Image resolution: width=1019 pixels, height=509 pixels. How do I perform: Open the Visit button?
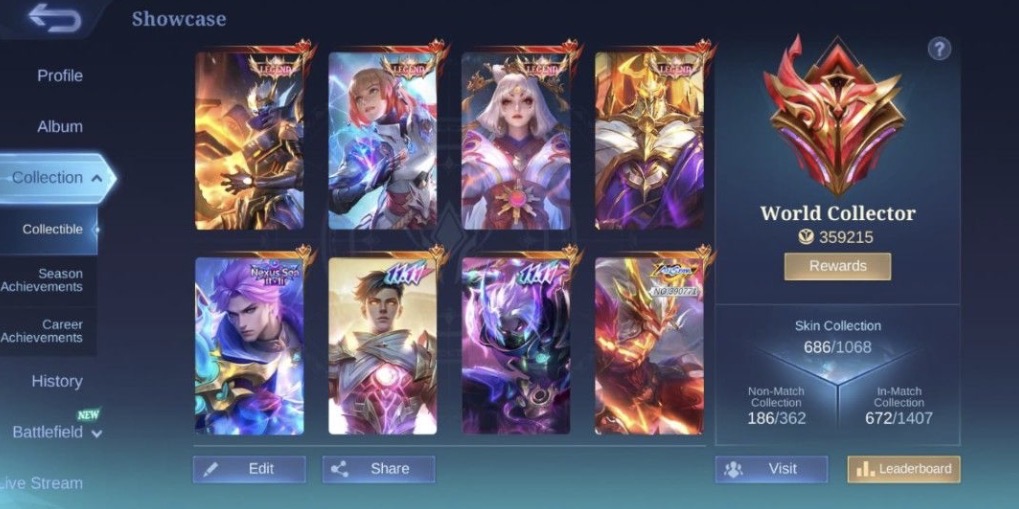click(x=771, y=469)
